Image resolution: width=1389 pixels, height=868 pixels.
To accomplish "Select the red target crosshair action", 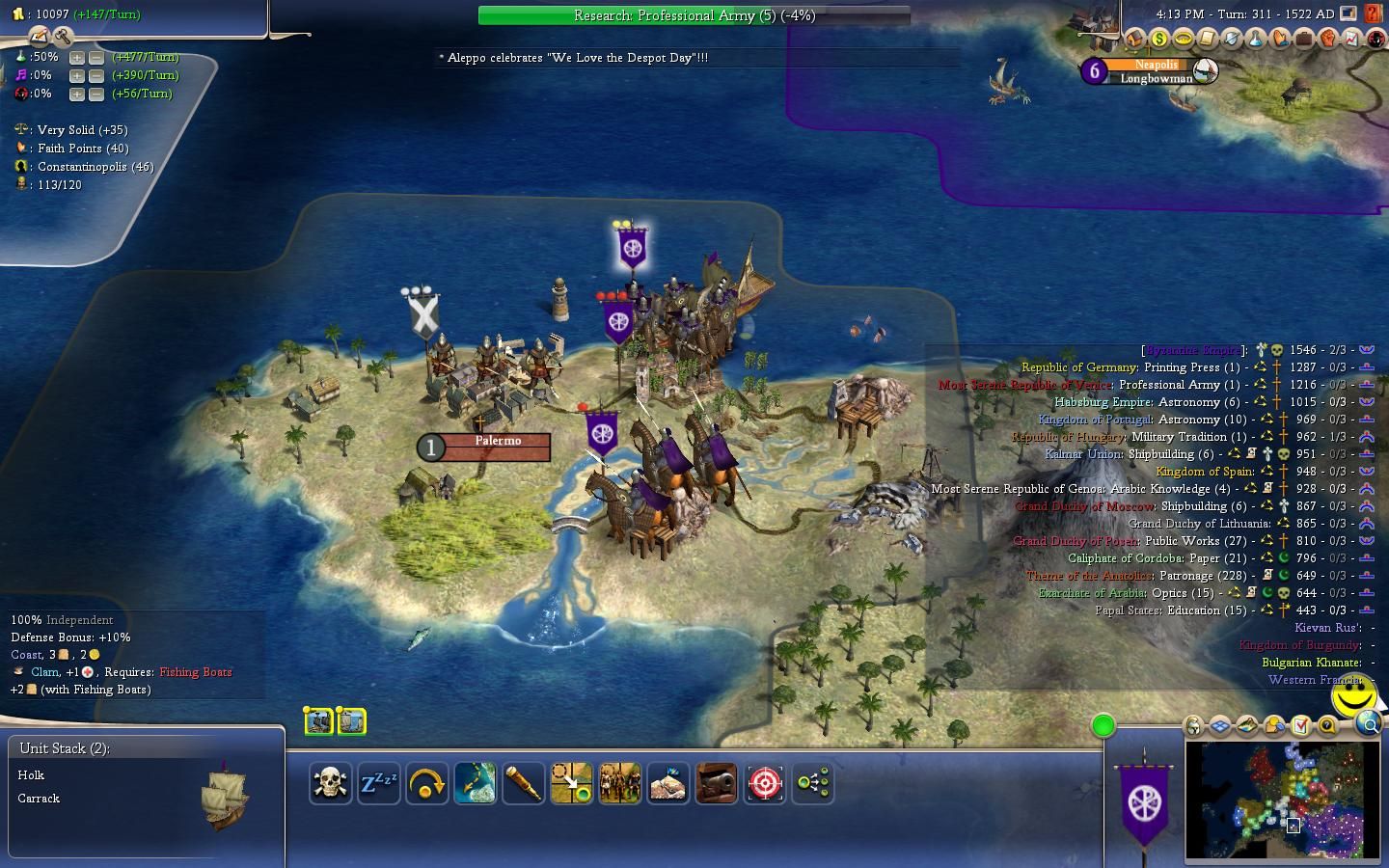I will 765,783.
